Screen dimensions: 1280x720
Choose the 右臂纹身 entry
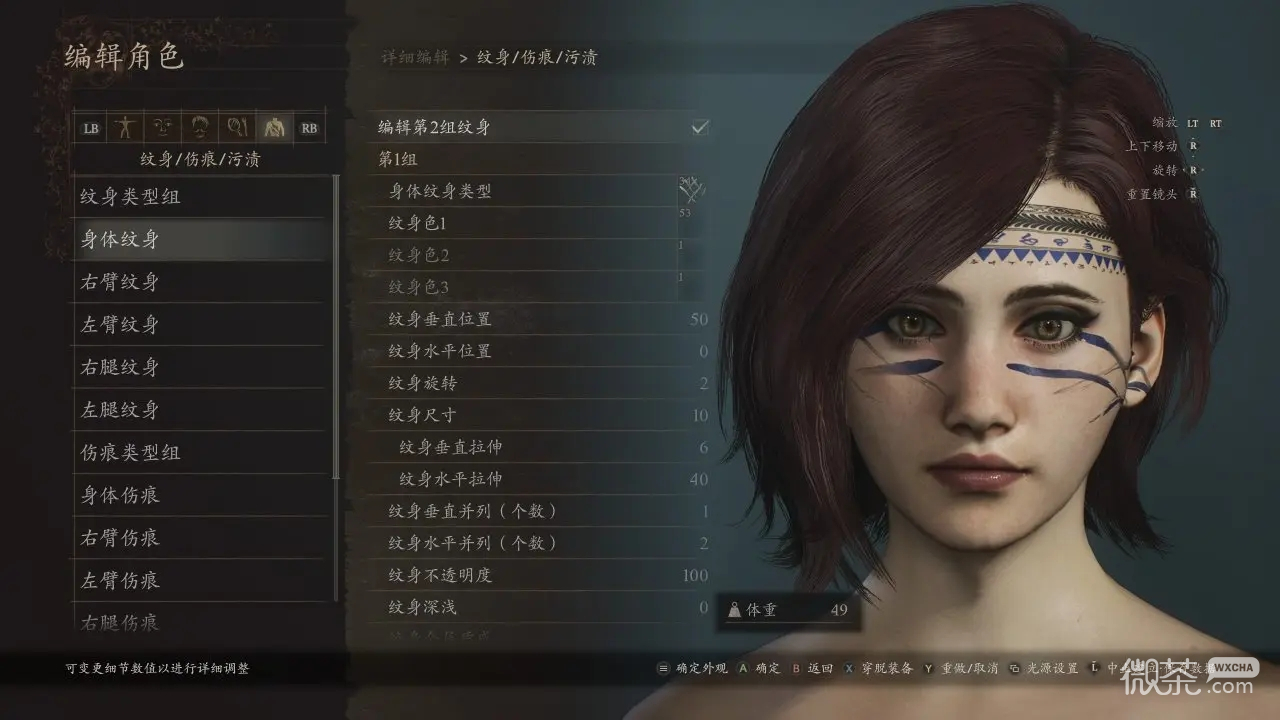(x=200, y=282)
